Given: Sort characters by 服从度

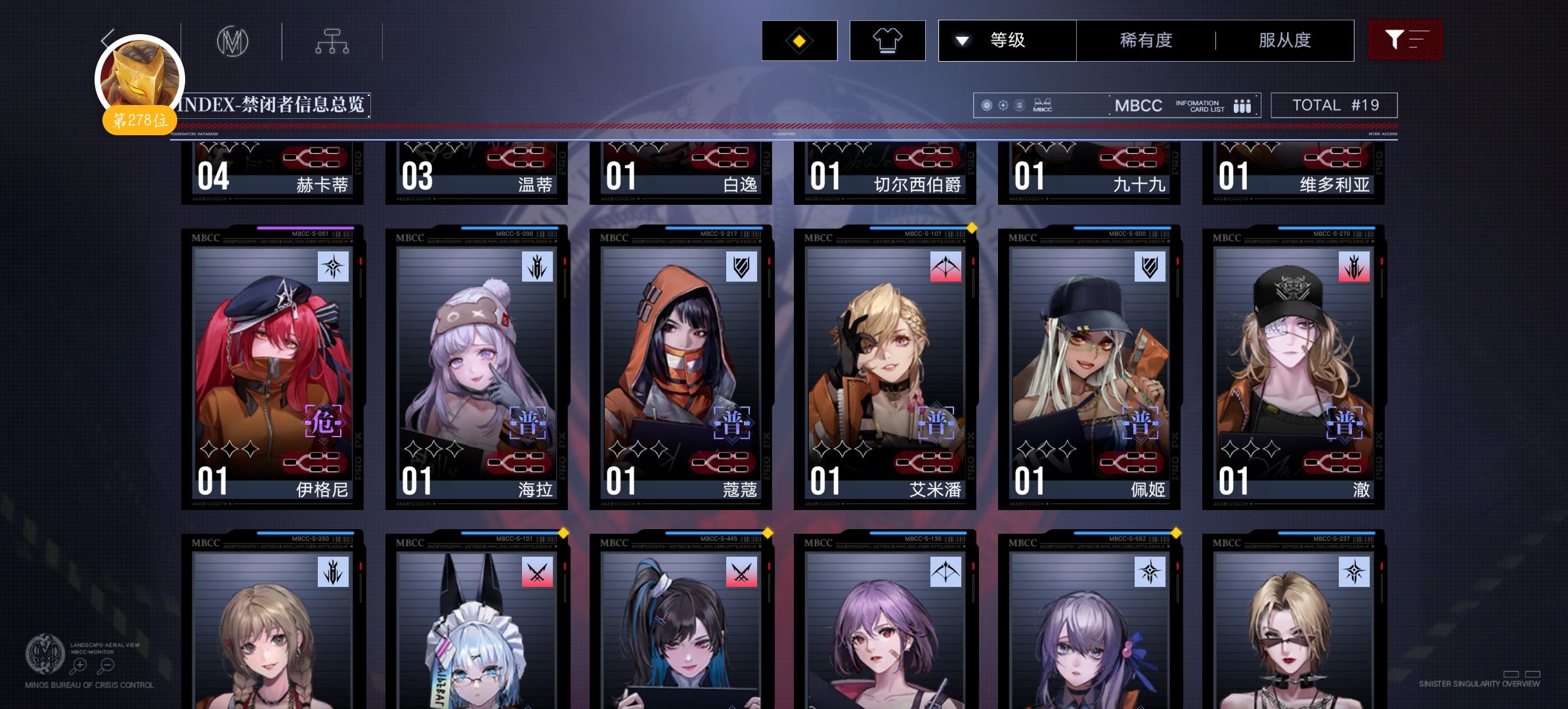Looking at the screenshot, I should (1282, 40).
